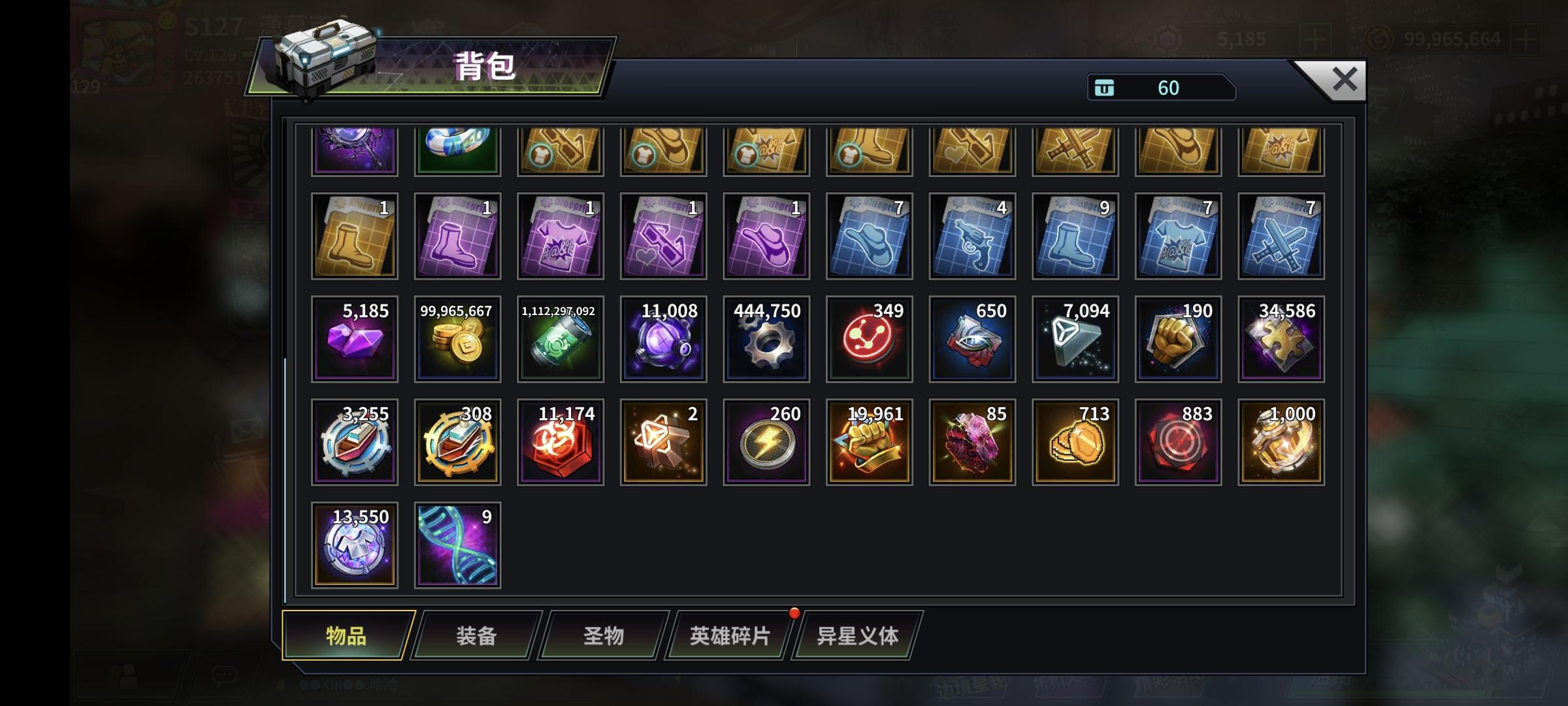
Task: Tap the silver gears item showing 444,750
Action: coord(765,338)
